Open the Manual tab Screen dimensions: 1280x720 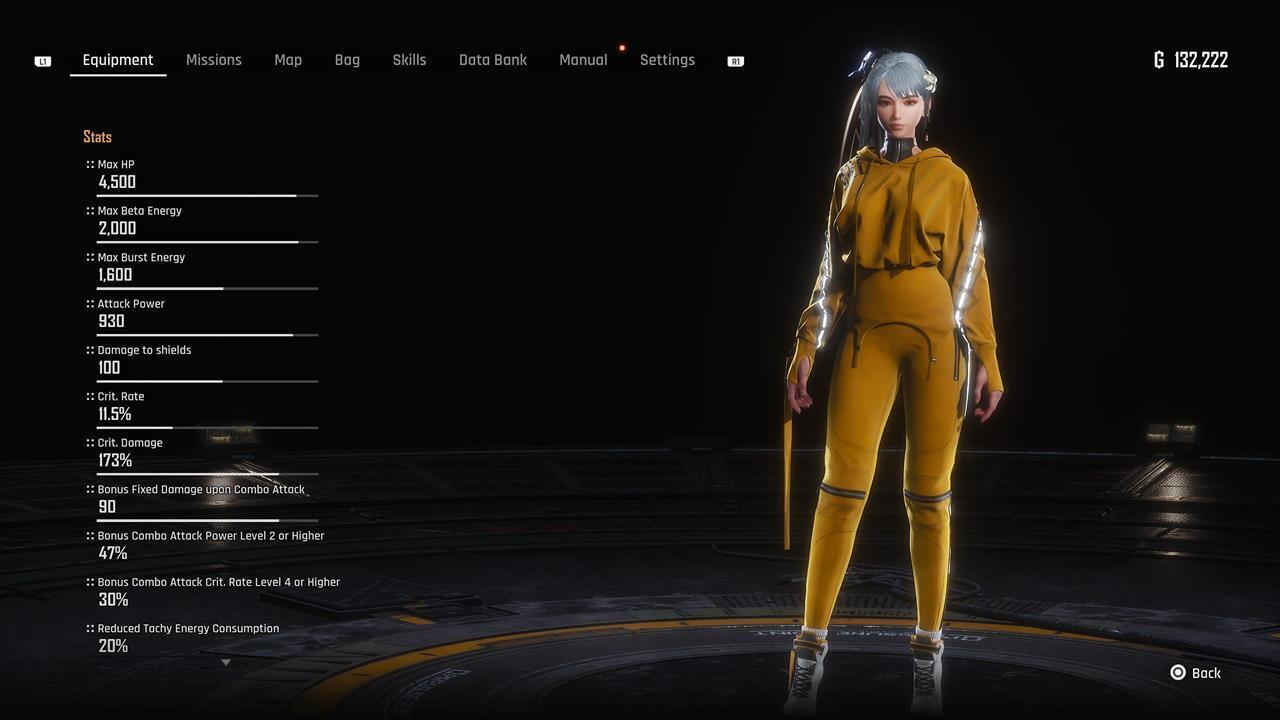tap(583, 60)
